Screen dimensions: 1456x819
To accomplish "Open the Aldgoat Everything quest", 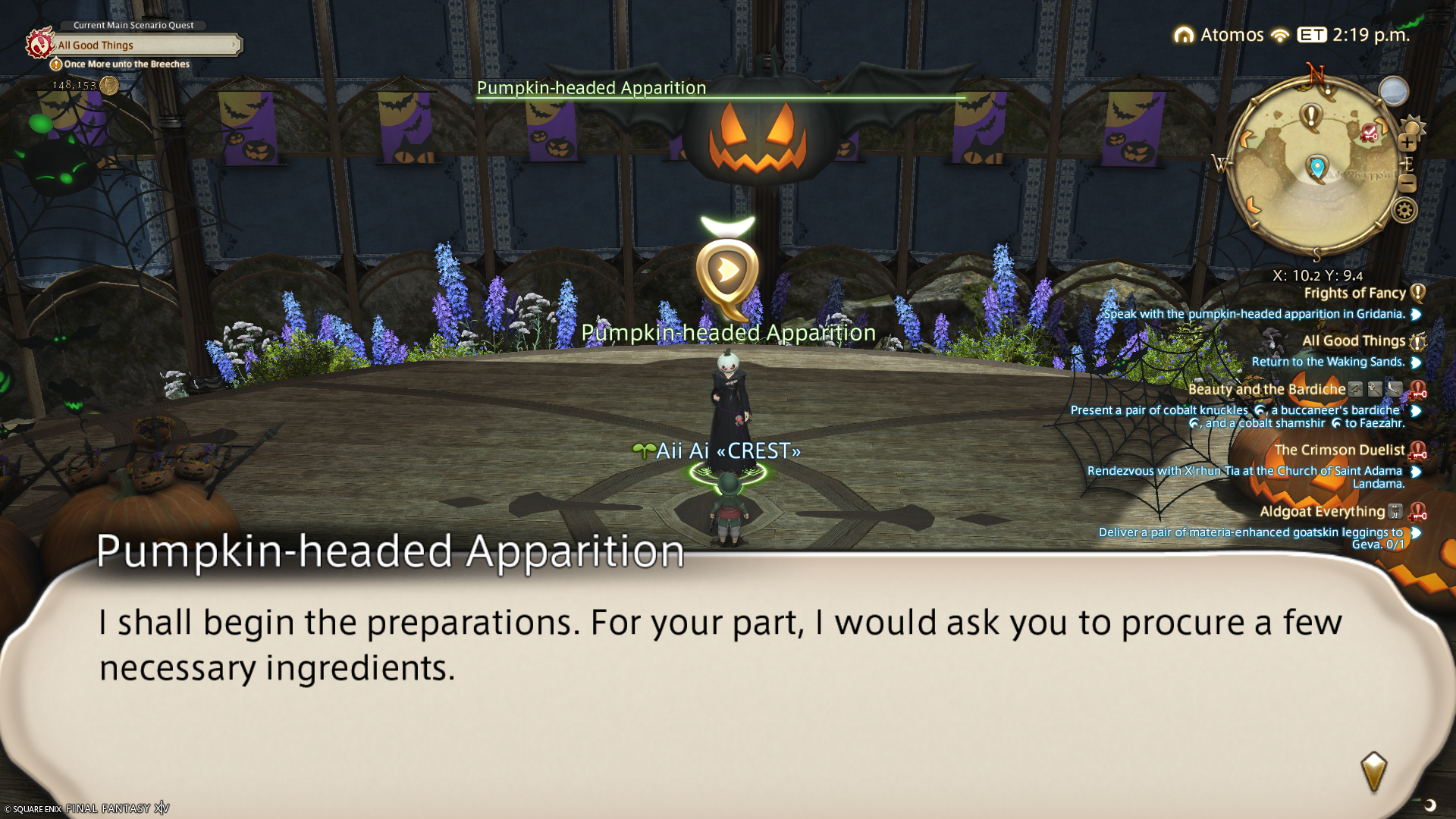I will pos(1322,512).
